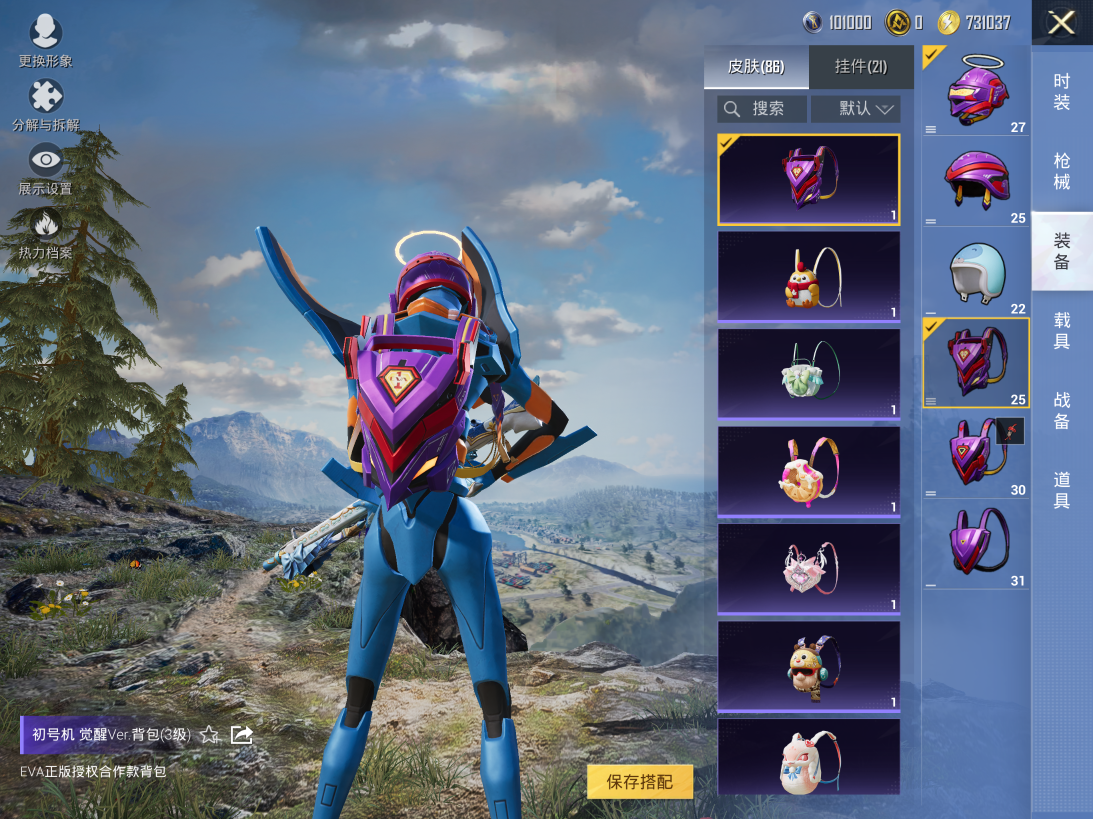Switch to the 挂件(21) pendants tab
Image resolution: width=1093 pixels, height=819 pixels.
pos(861,67)
